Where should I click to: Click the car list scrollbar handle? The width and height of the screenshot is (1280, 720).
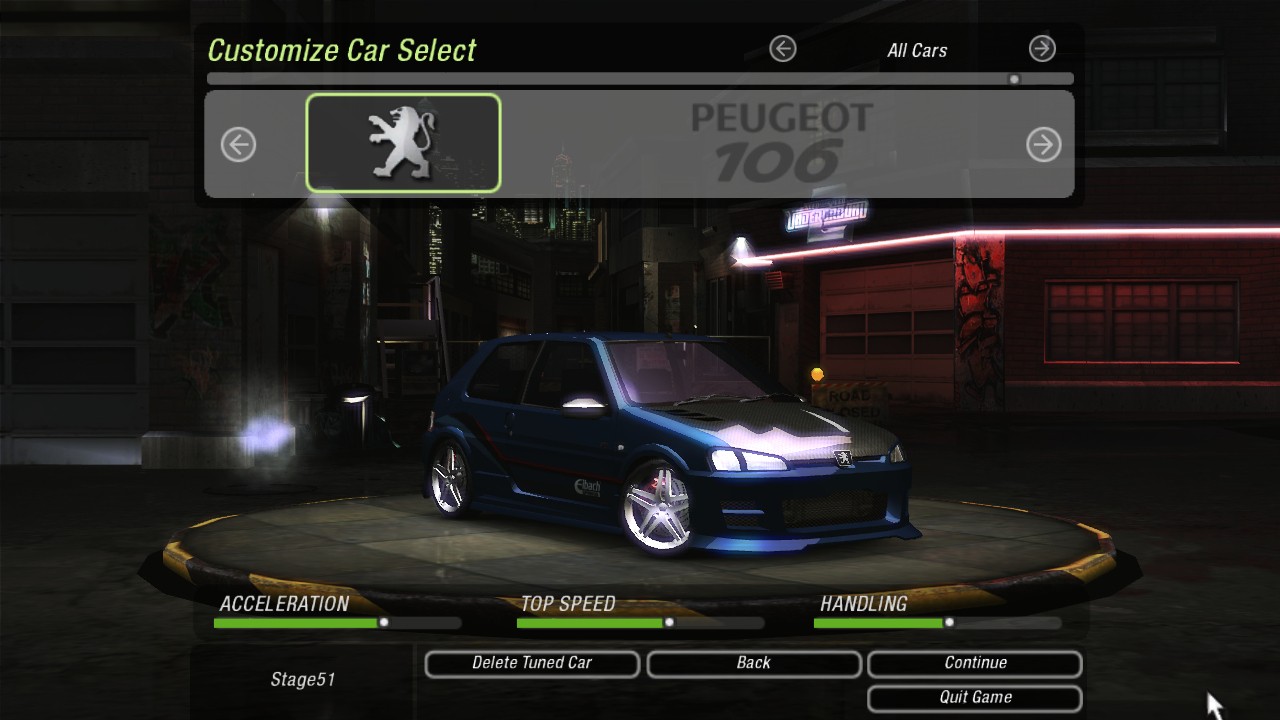1014,79
